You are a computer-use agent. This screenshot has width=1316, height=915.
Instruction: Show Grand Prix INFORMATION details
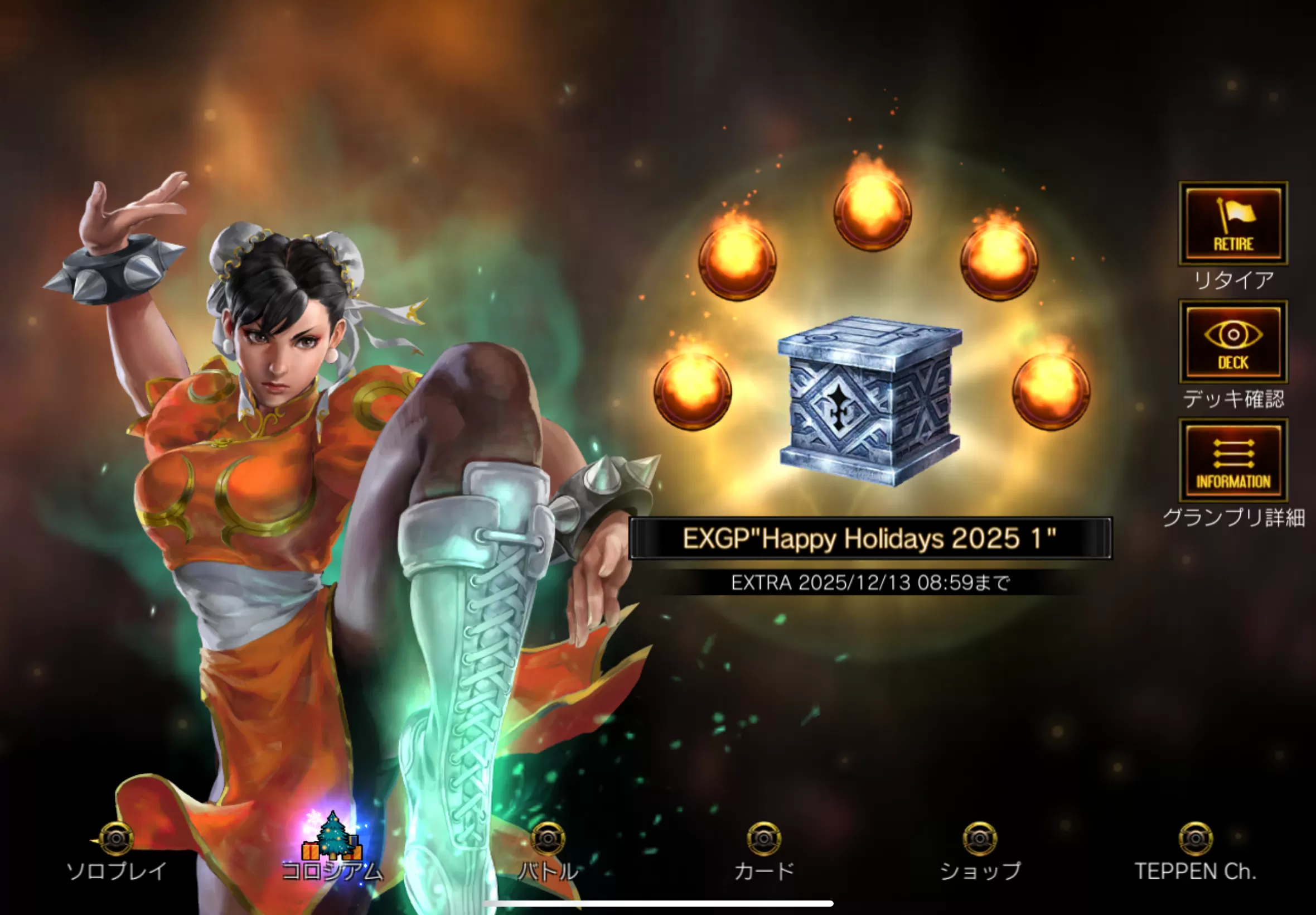coord(1232,460)
